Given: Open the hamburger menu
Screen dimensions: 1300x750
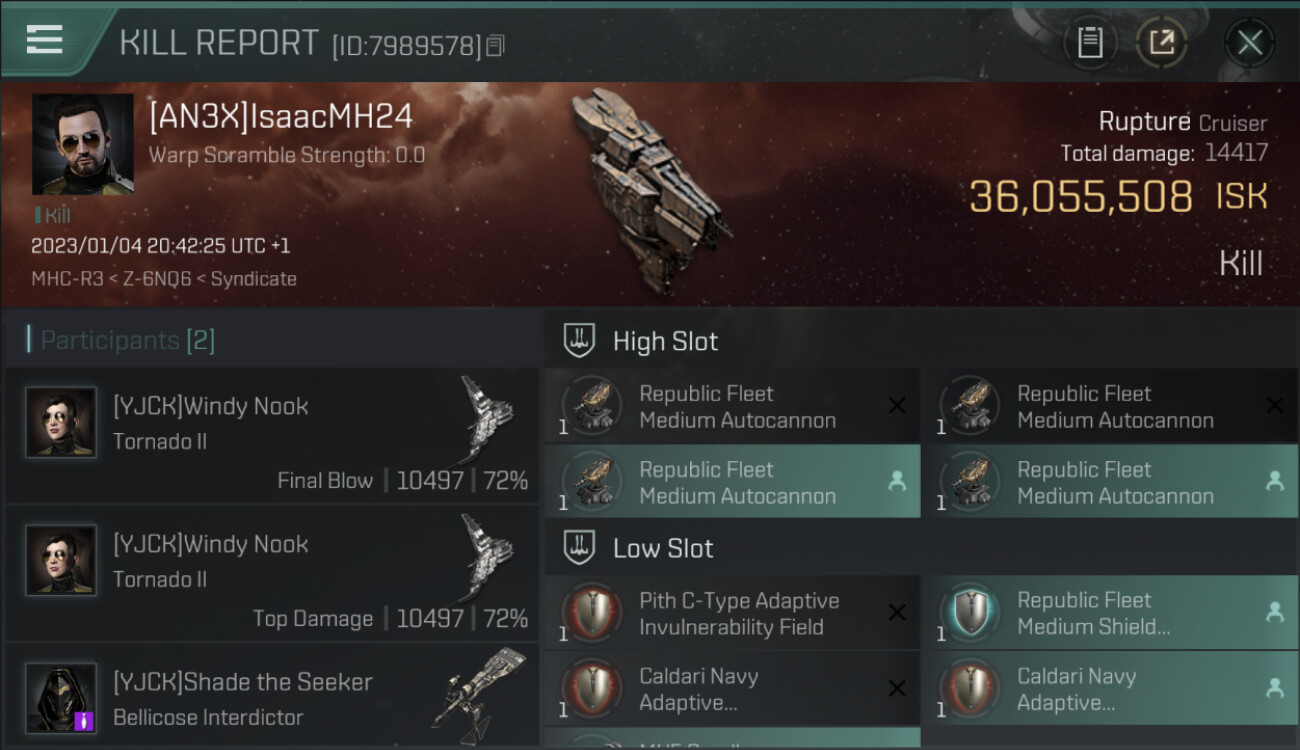Looking at the screenshot, I should click(45, 40).
